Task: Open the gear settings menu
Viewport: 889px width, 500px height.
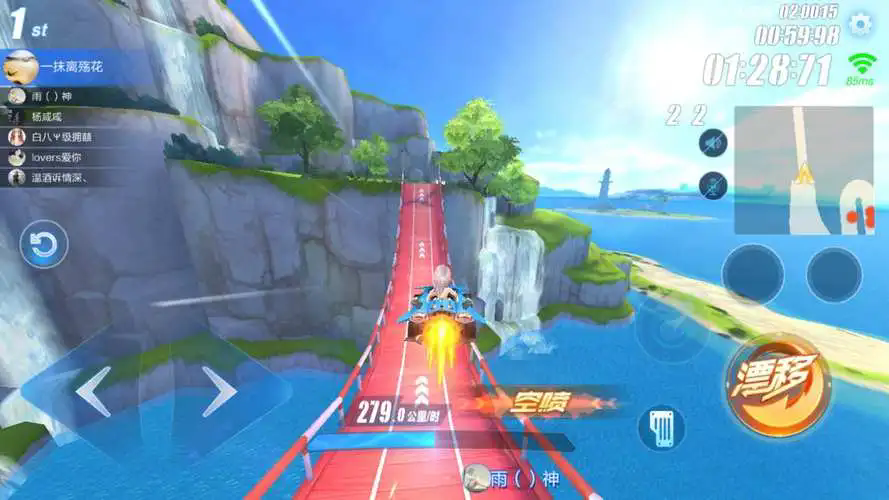Action: click(860, 24)
